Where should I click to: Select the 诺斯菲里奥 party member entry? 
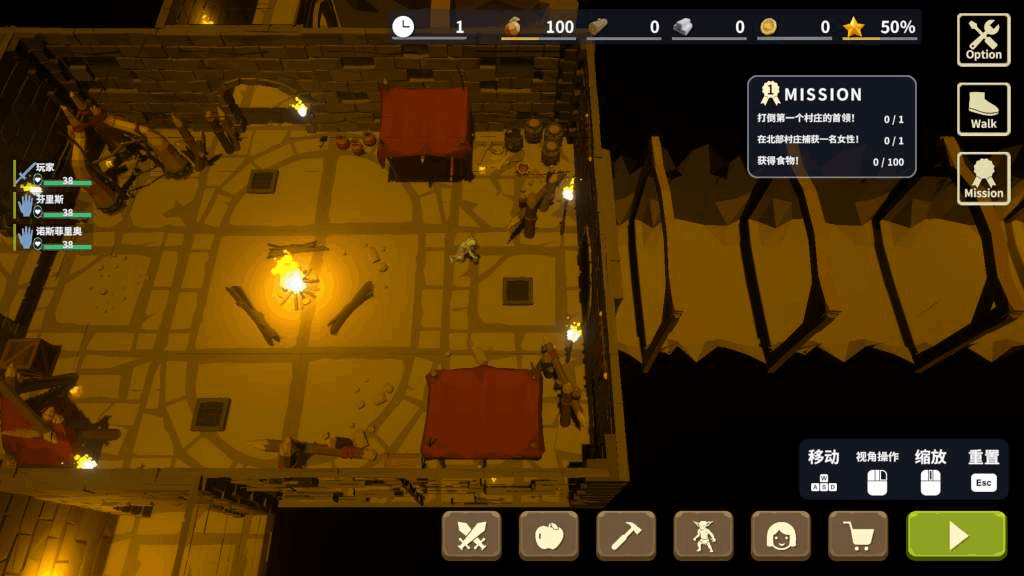pyautogui.click(x=54, y=237)
